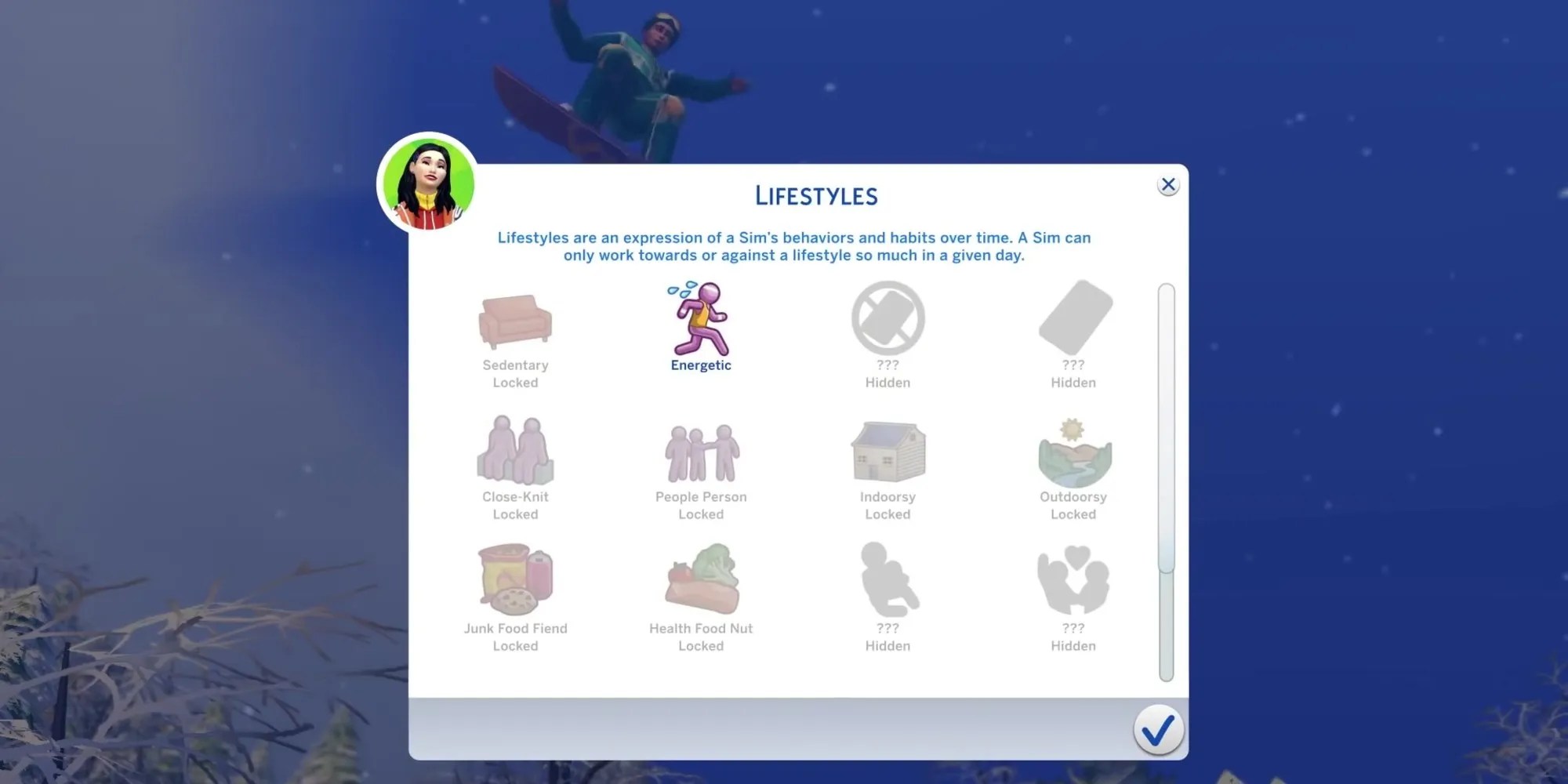Select the grayed-out bed hidden lifestyle icon

pos(1073,319)
